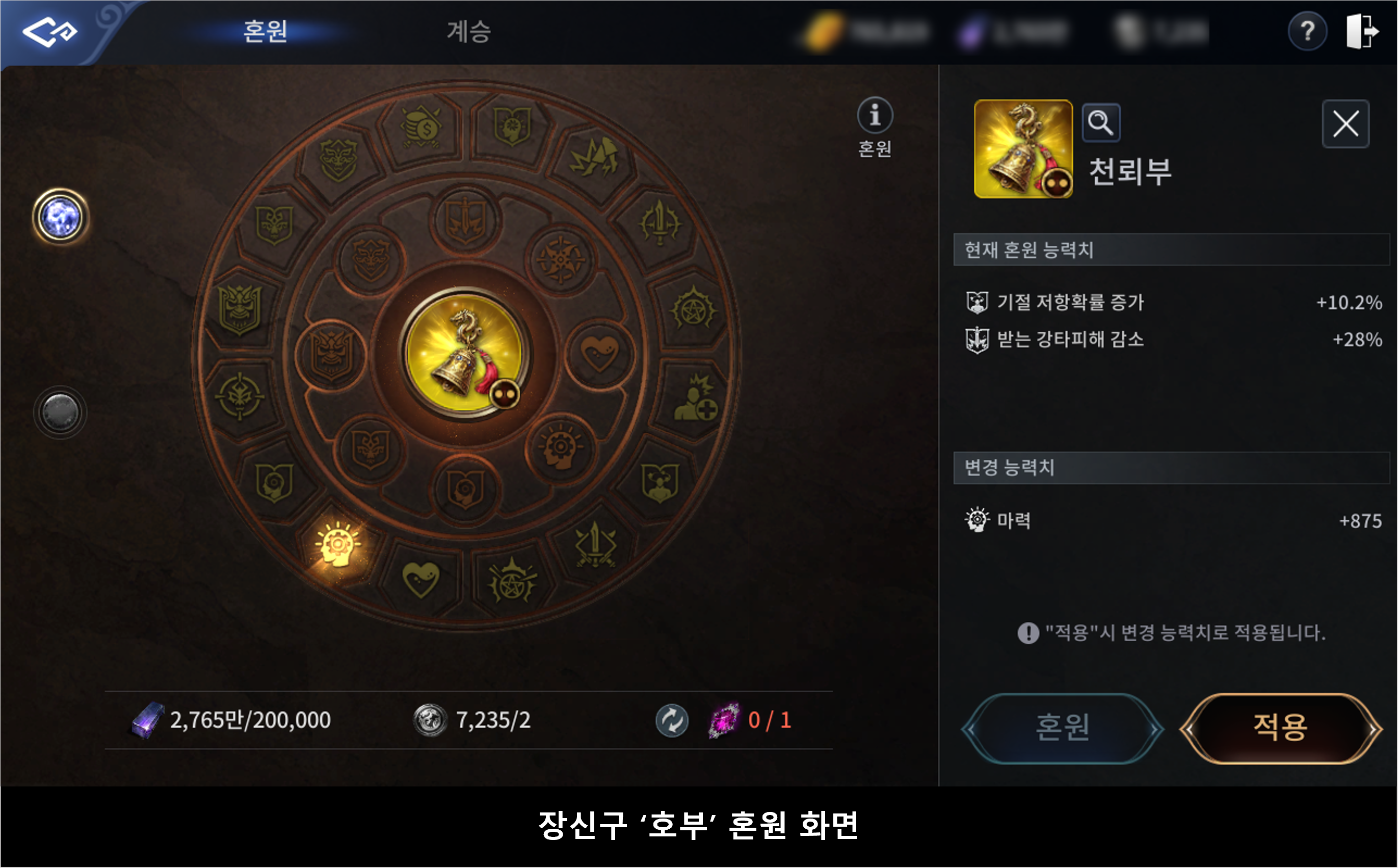1398x868 pixels.
Task: Select the blue glowing orb slot
Action: coord(60,218)
